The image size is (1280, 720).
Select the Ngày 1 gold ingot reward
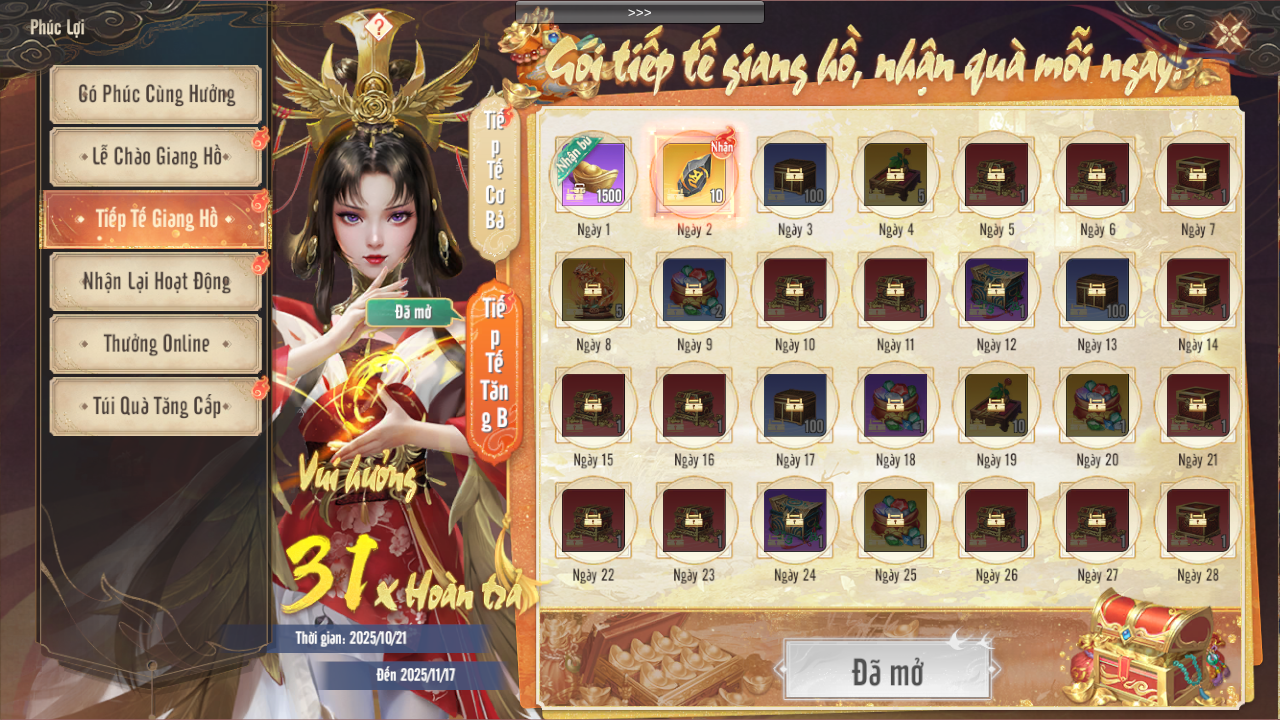594,174
